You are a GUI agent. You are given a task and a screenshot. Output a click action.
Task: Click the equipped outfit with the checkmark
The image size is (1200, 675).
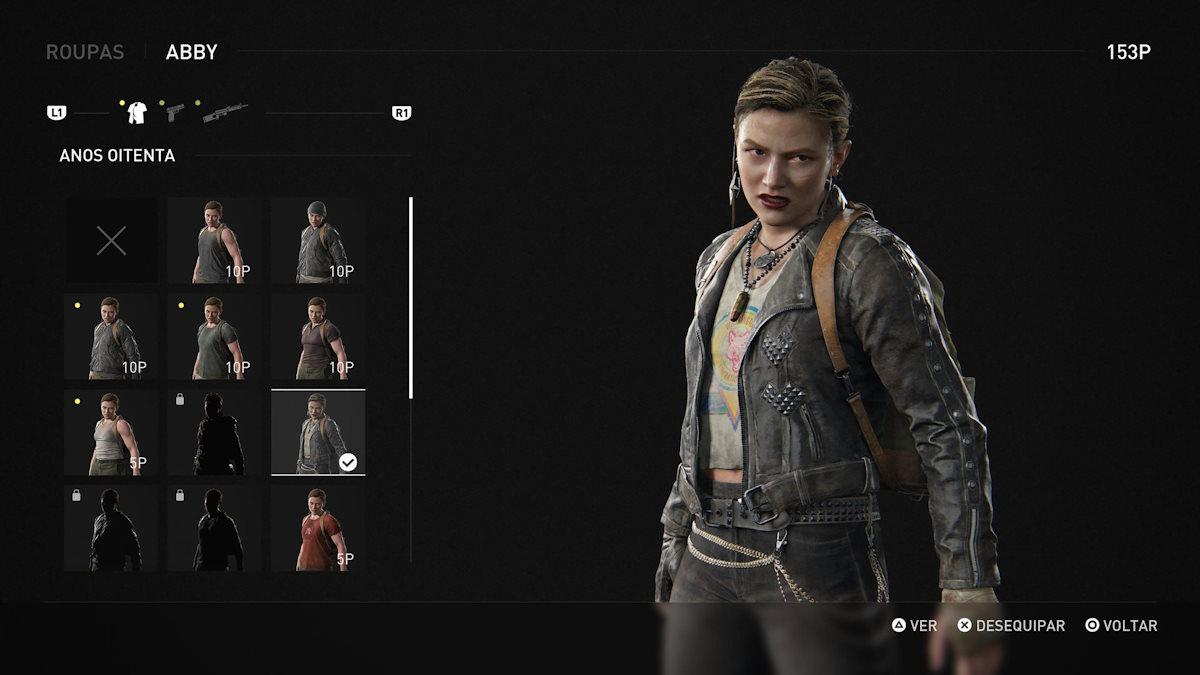[318, 432]
